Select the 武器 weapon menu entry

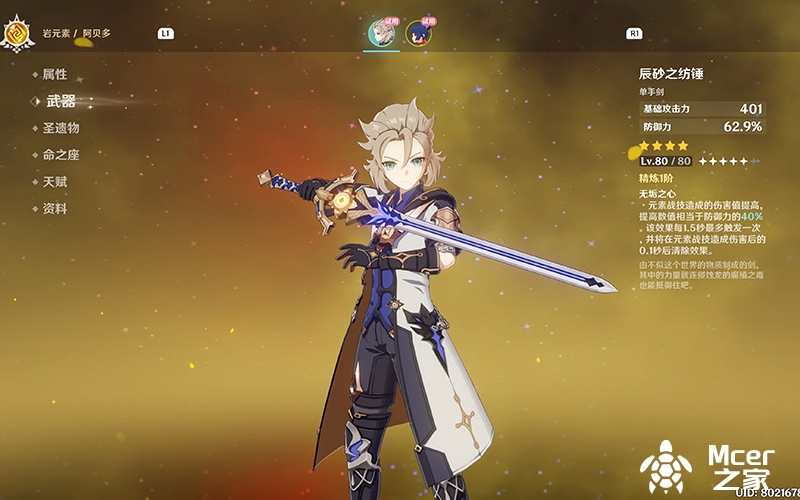(x=60, y=101)
